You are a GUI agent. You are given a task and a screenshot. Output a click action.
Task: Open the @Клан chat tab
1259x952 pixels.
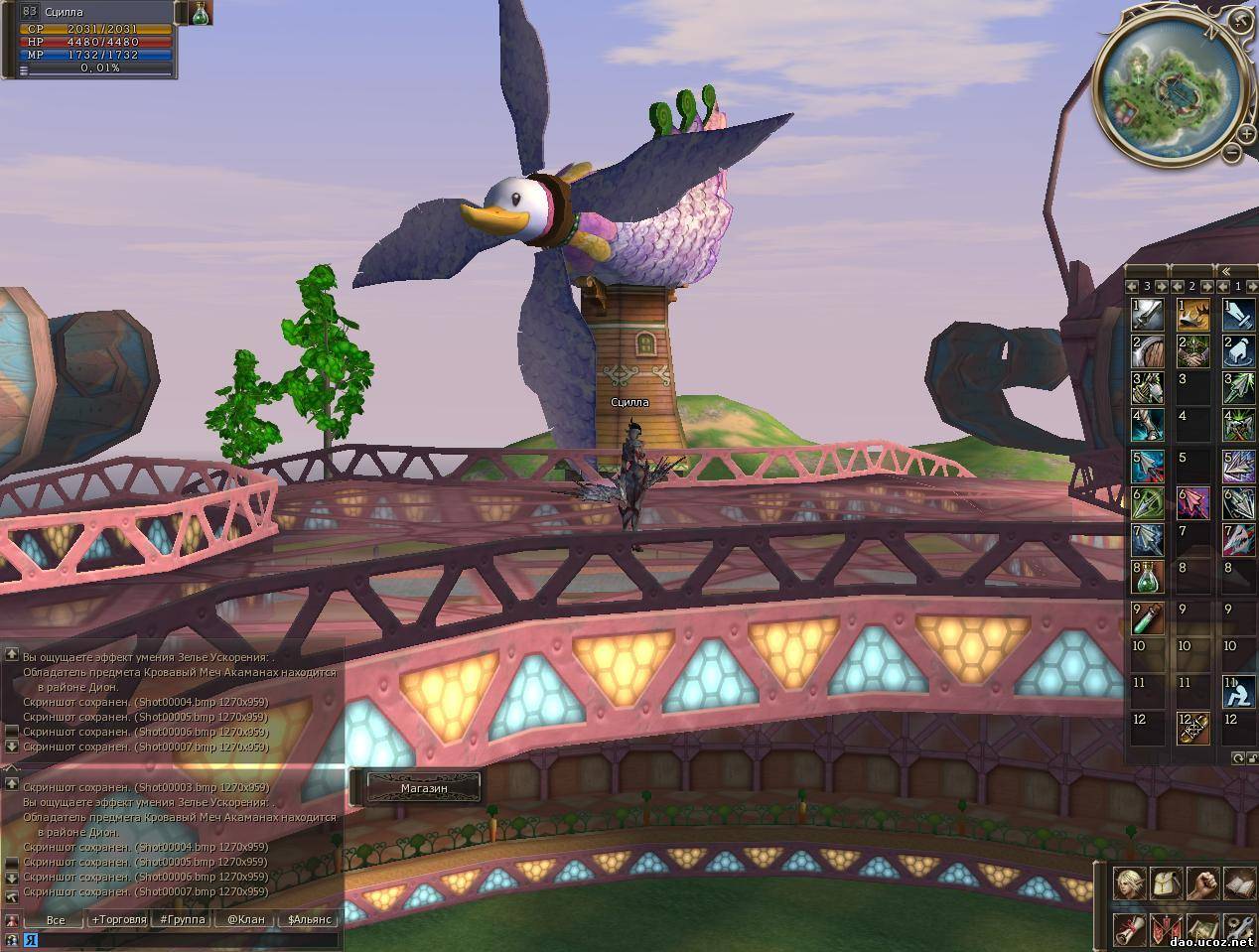[x=245, y=919]
